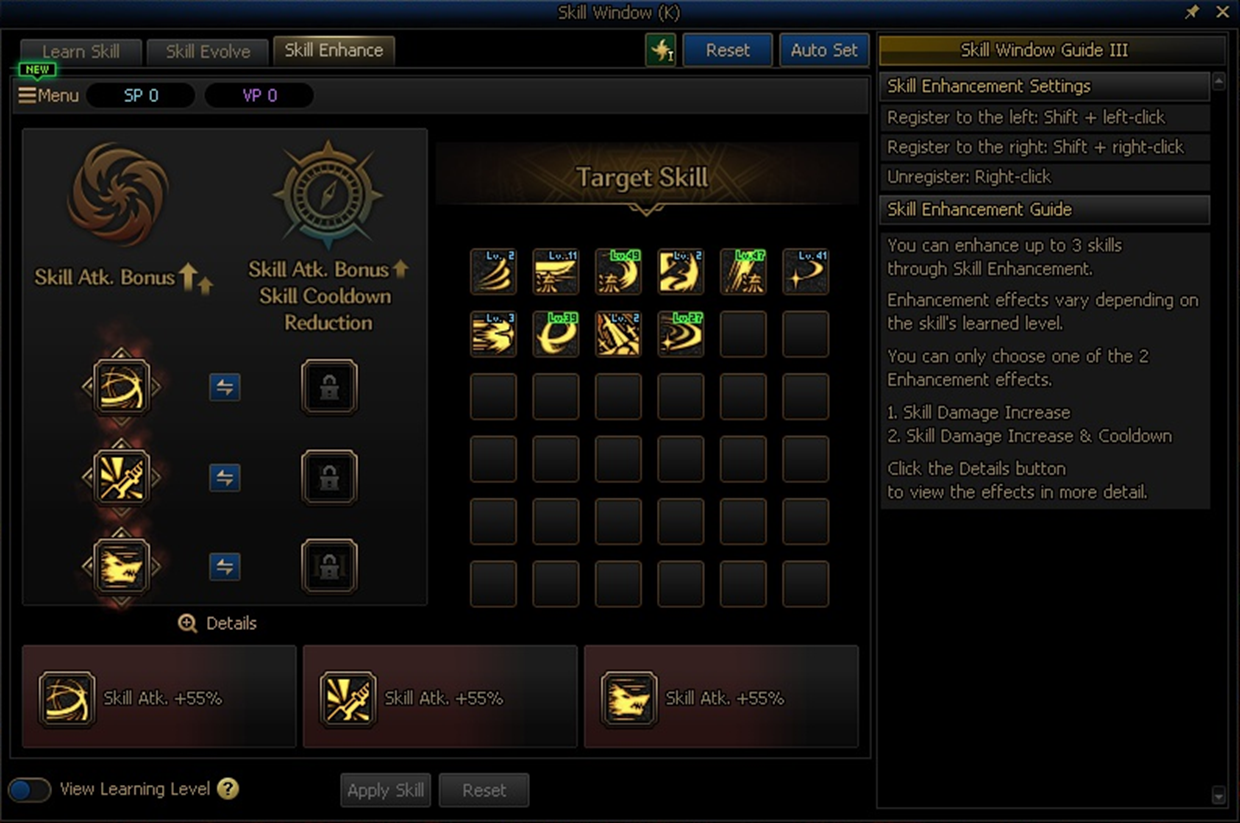Choose the Lv.41 target skill icon
The height and width of the screenshot is (823, 1240).
805,272
